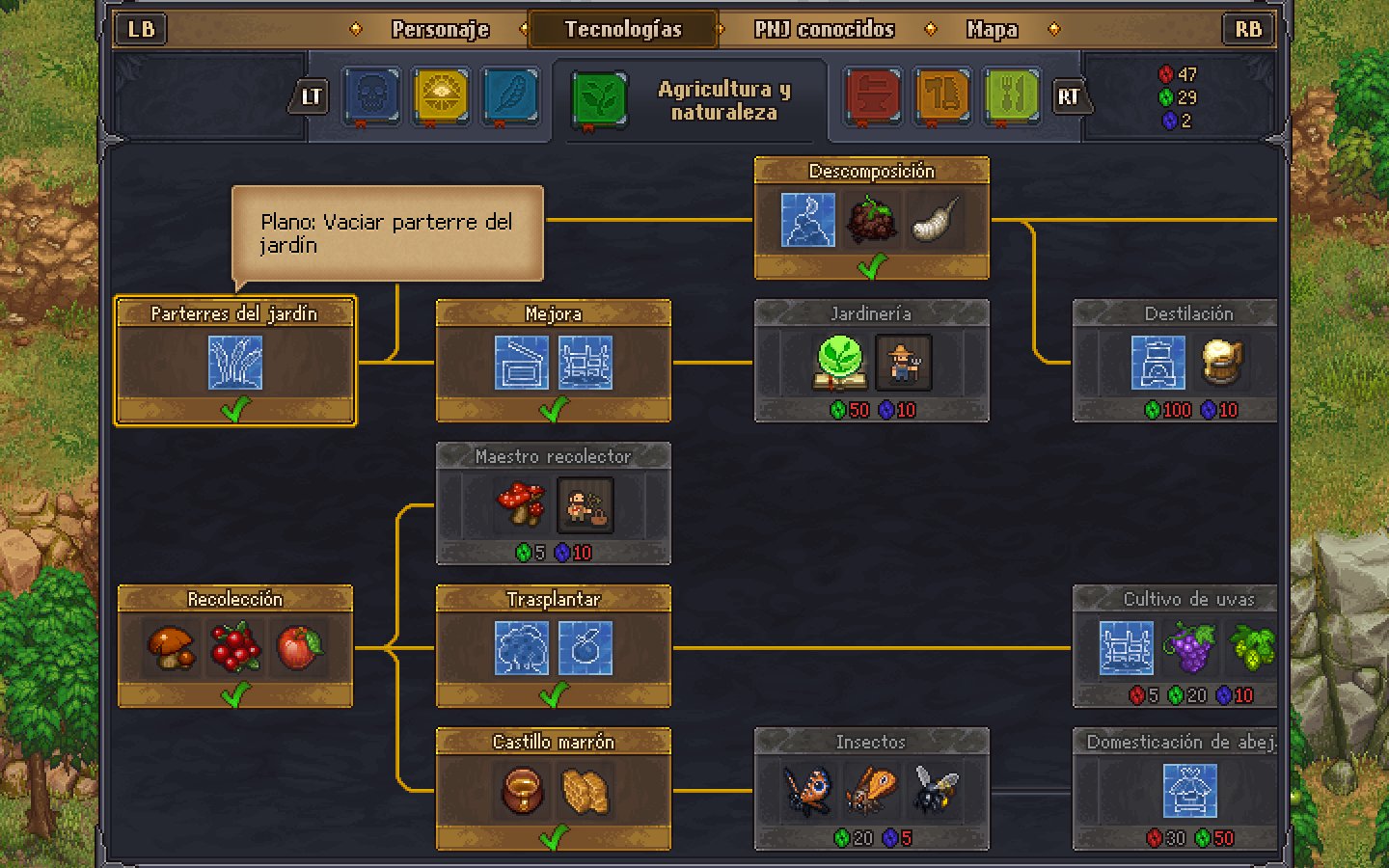Select the green cooking book icon
This screenshot has height=868, width=1389.
tap(1010, 96)
